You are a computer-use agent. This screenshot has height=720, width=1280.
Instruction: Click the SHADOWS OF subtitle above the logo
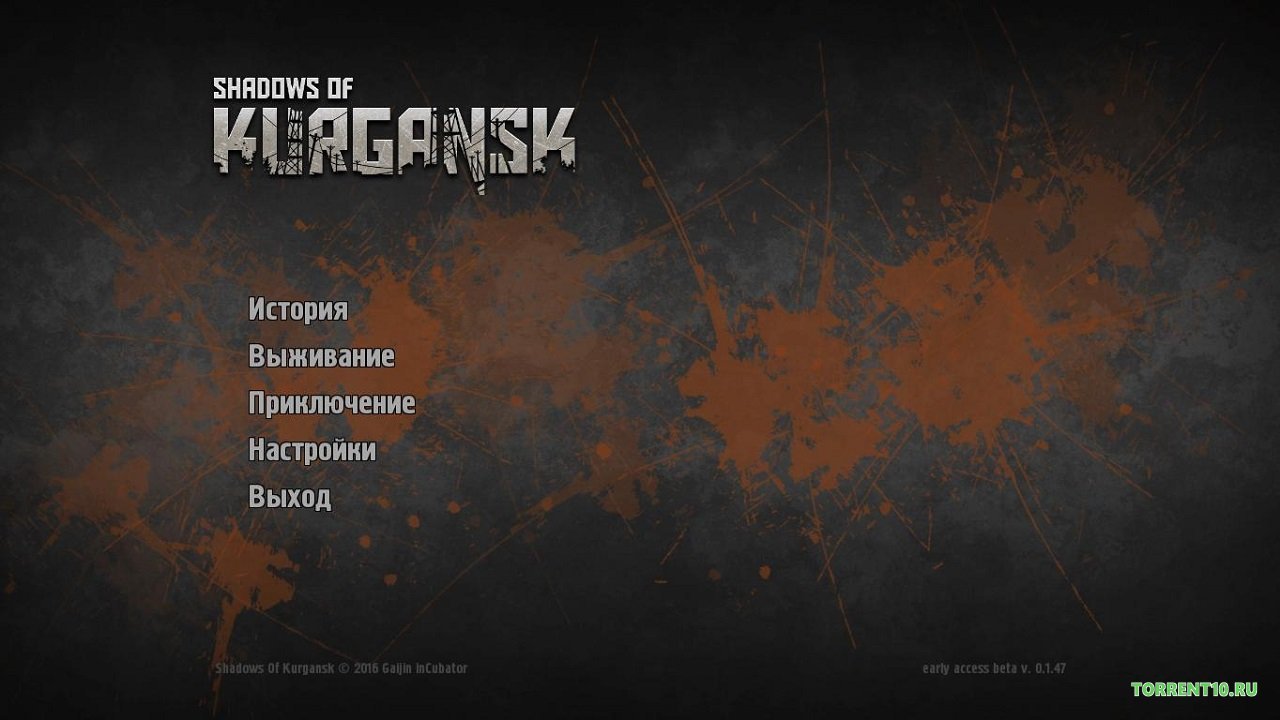[x=285, y=87]
